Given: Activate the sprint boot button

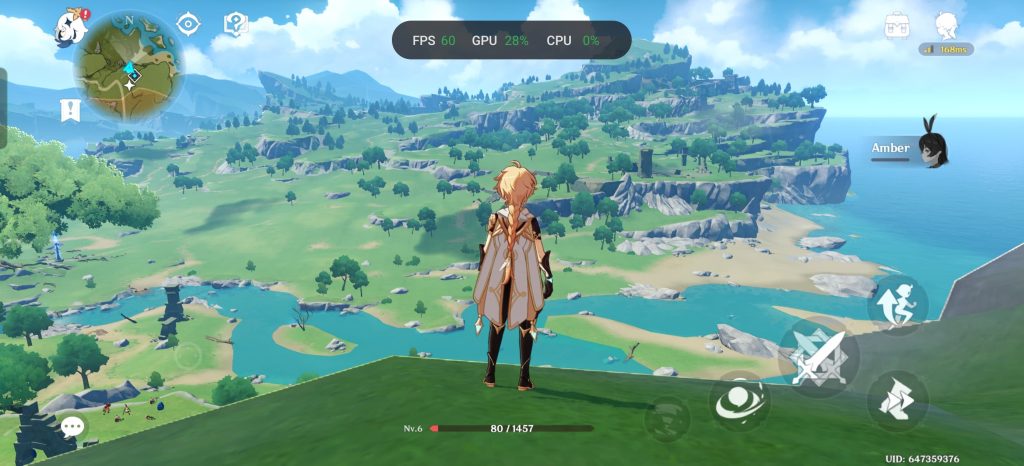Looking at the screenshot, I should coord(896,401).
